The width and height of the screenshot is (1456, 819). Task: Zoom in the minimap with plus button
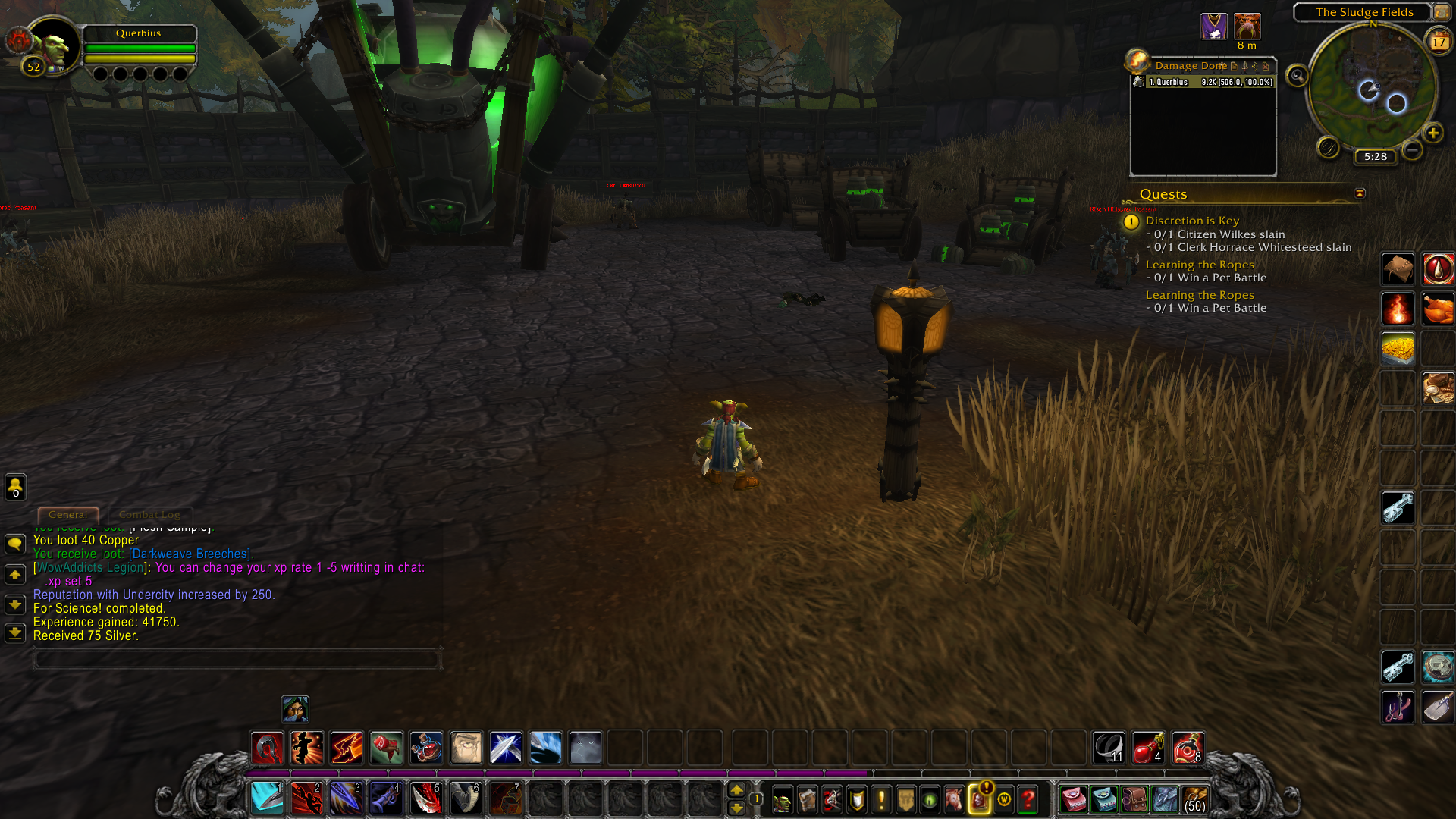click(1432, 133)
